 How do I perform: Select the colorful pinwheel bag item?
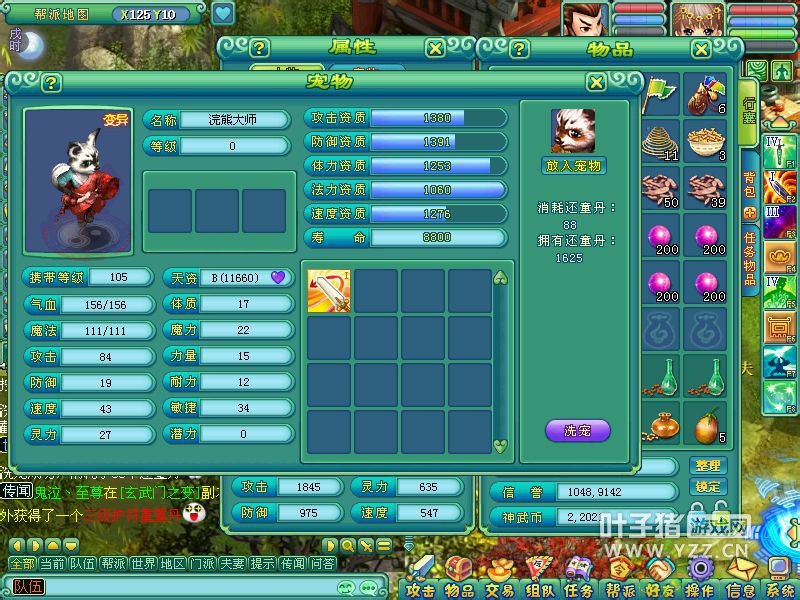click(x=707, y=95)
